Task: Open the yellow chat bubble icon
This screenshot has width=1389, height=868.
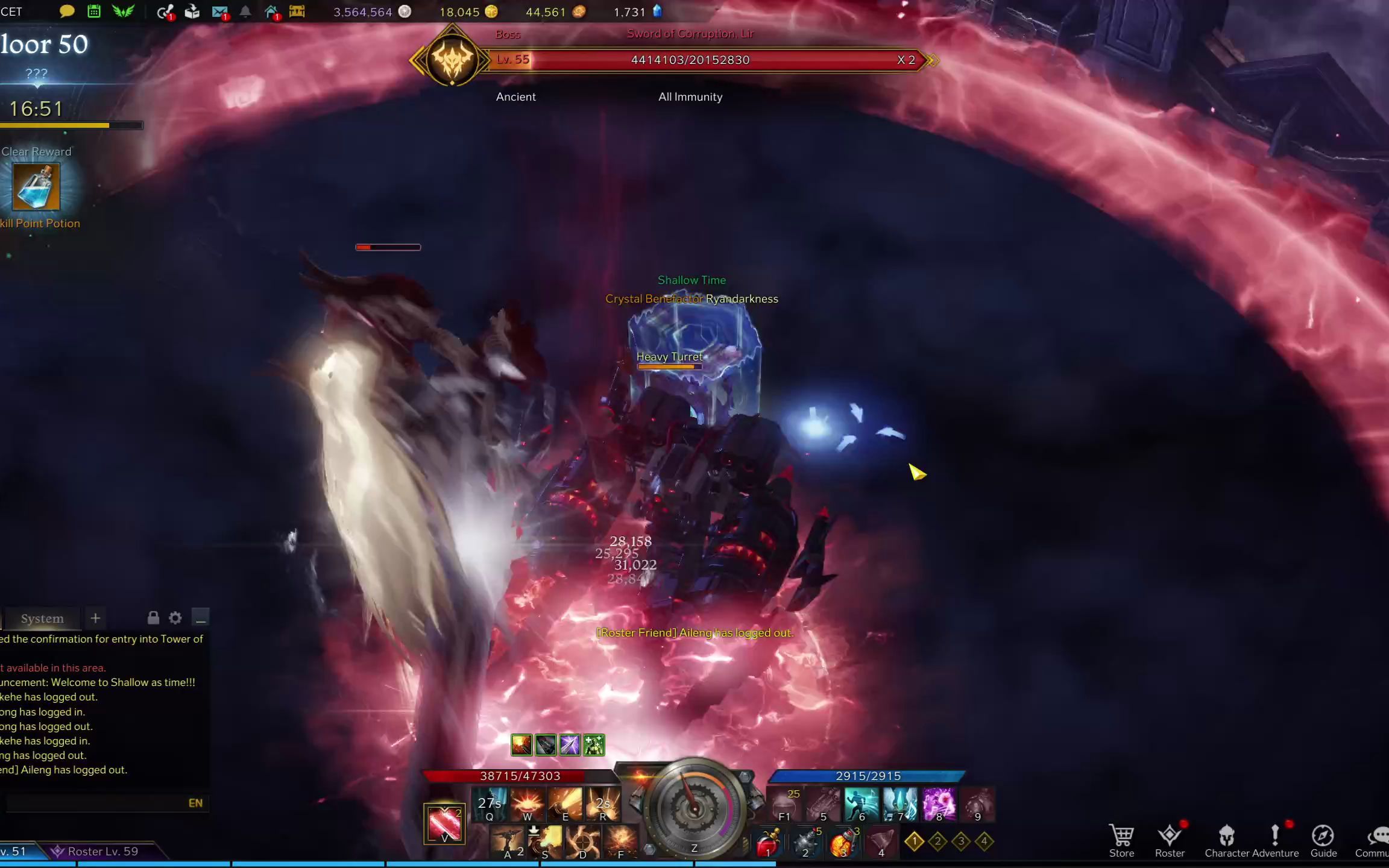Action: click(x=67, y=11)
